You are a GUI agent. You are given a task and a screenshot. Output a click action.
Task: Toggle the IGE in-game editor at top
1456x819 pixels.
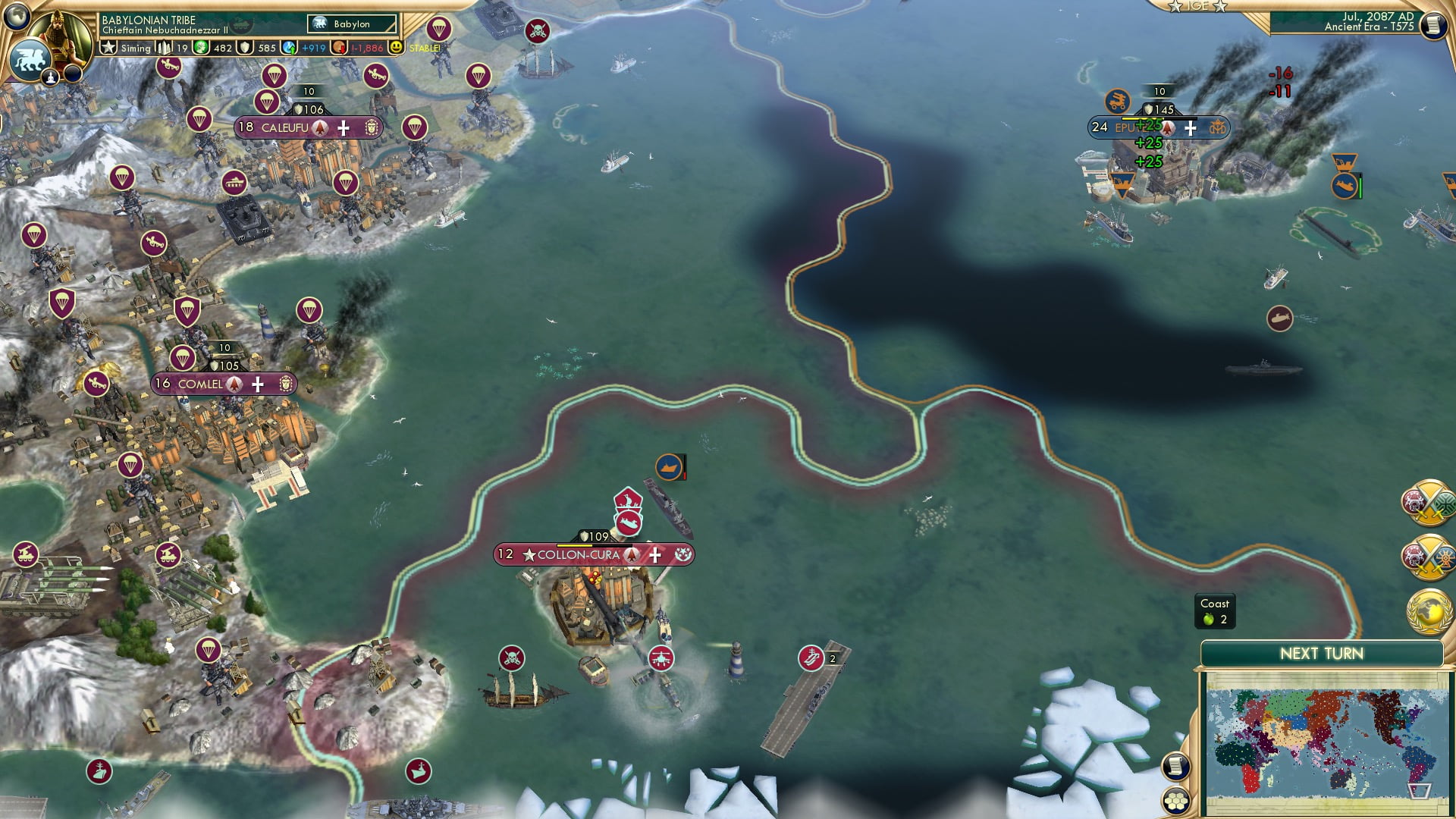pyautogui.click(x=1197, y=7)
